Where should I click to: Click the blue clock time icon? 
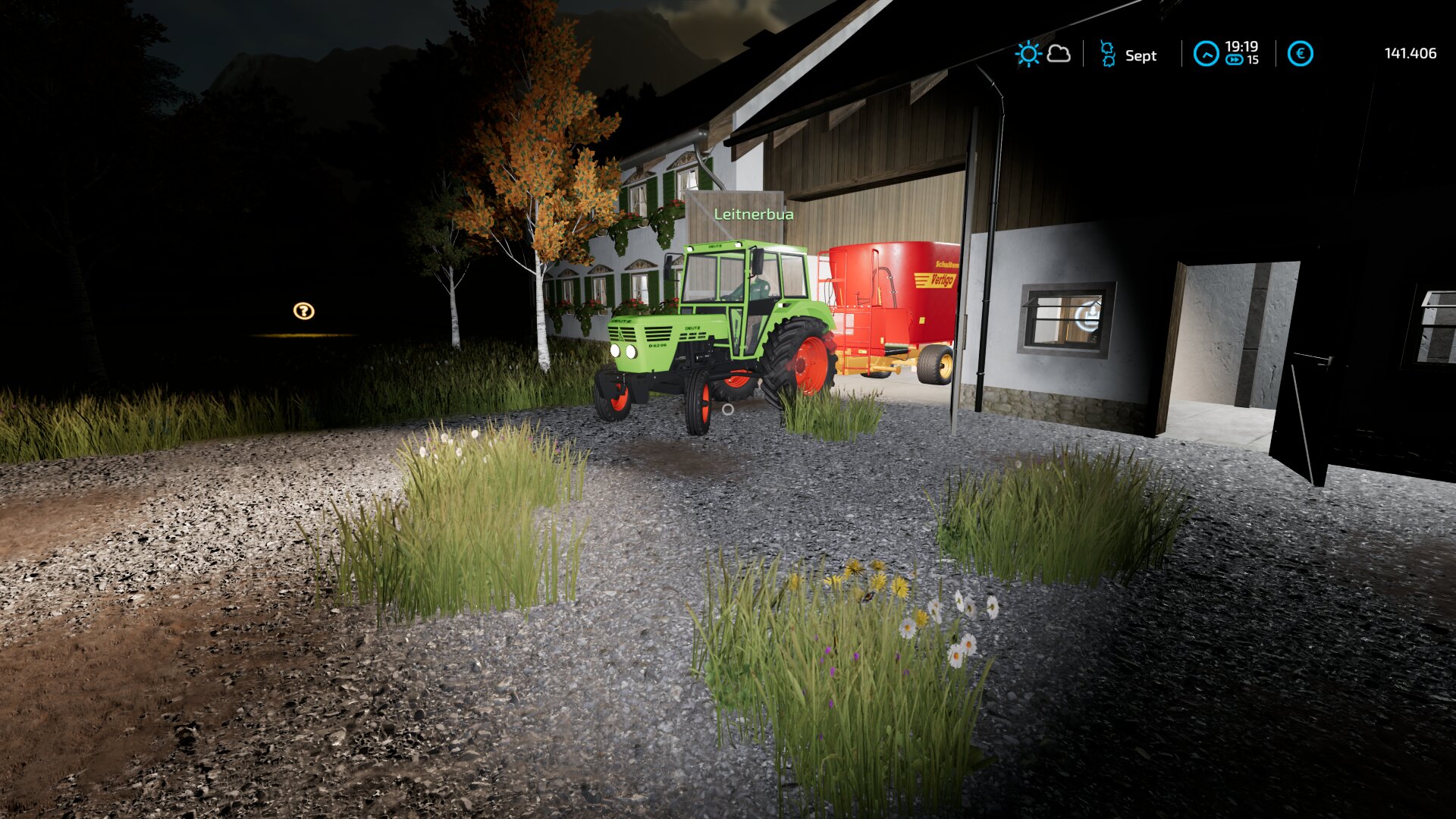click(x=1206, y=54)
